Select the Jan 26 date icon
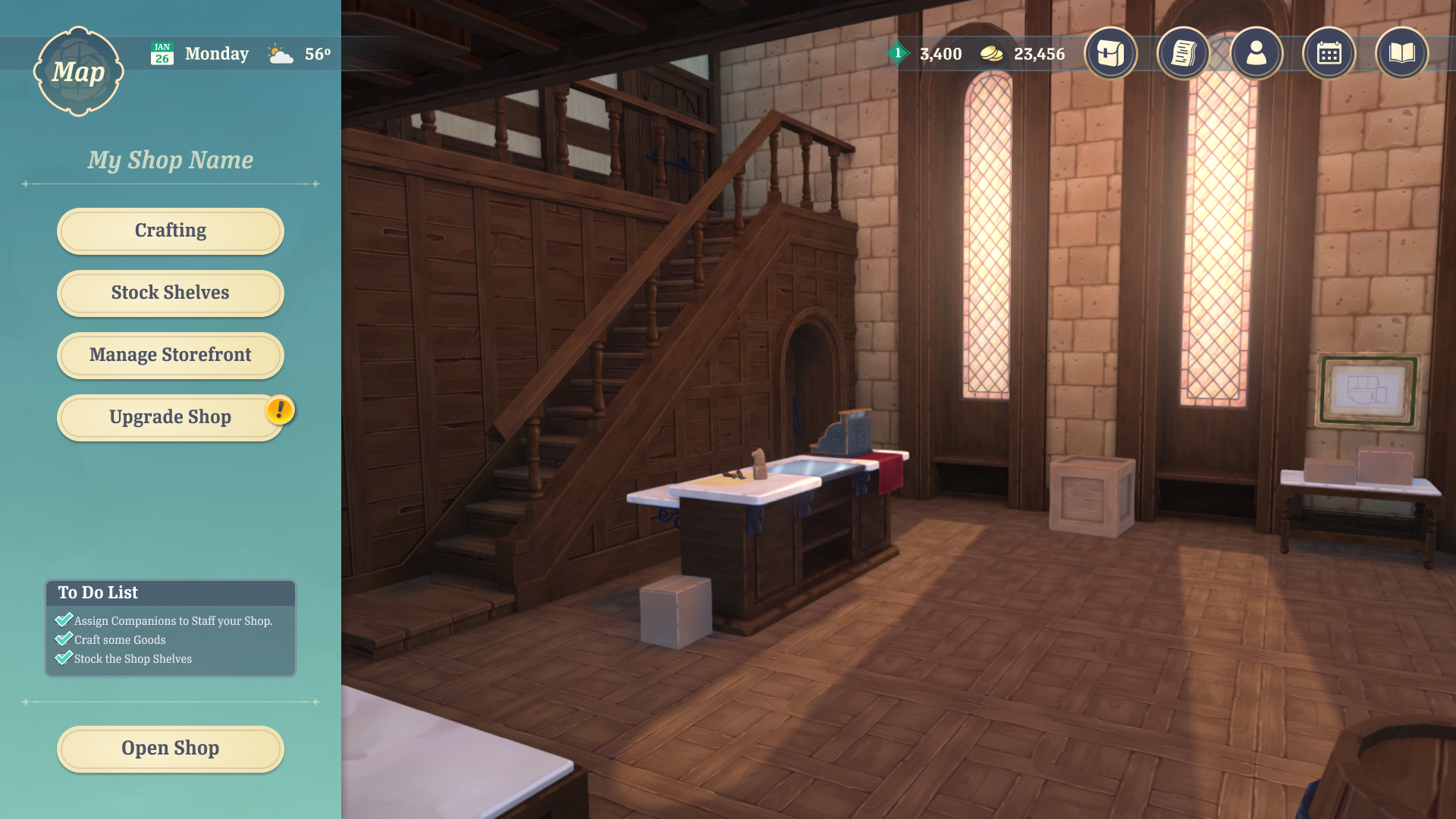The height and width of the screenshot is (819, 1456). (x=162, y=54)
